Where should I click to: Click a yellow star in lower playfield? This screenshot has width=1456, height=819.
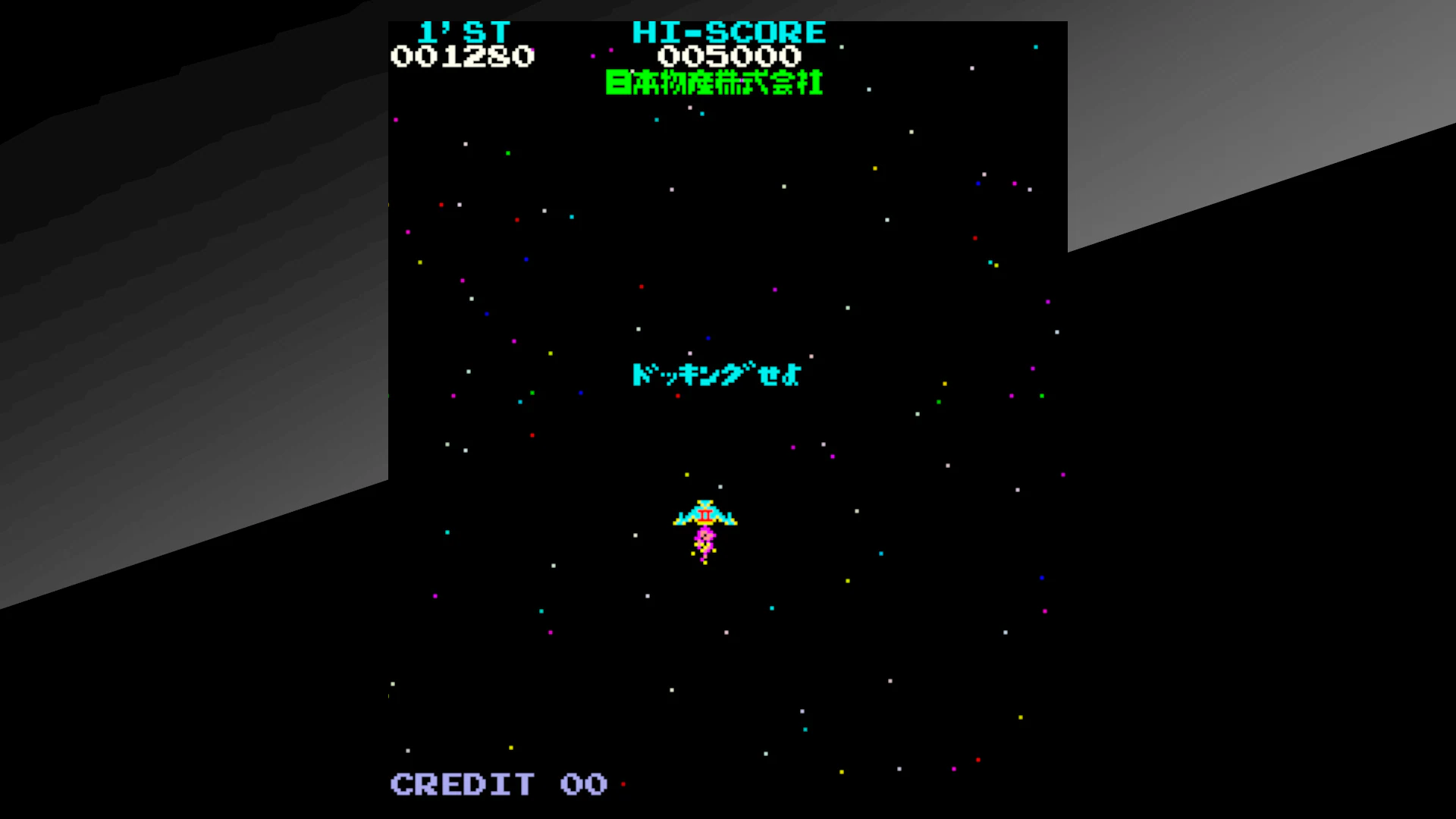tap(1021, 717)
